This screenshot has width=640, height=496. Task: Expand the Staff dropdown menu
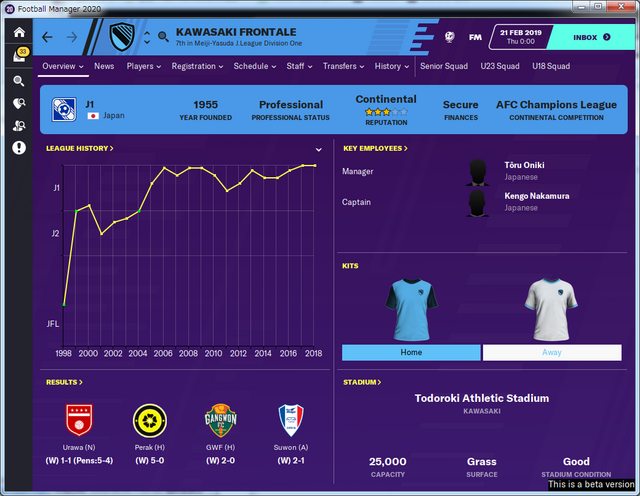coord(299,66)
